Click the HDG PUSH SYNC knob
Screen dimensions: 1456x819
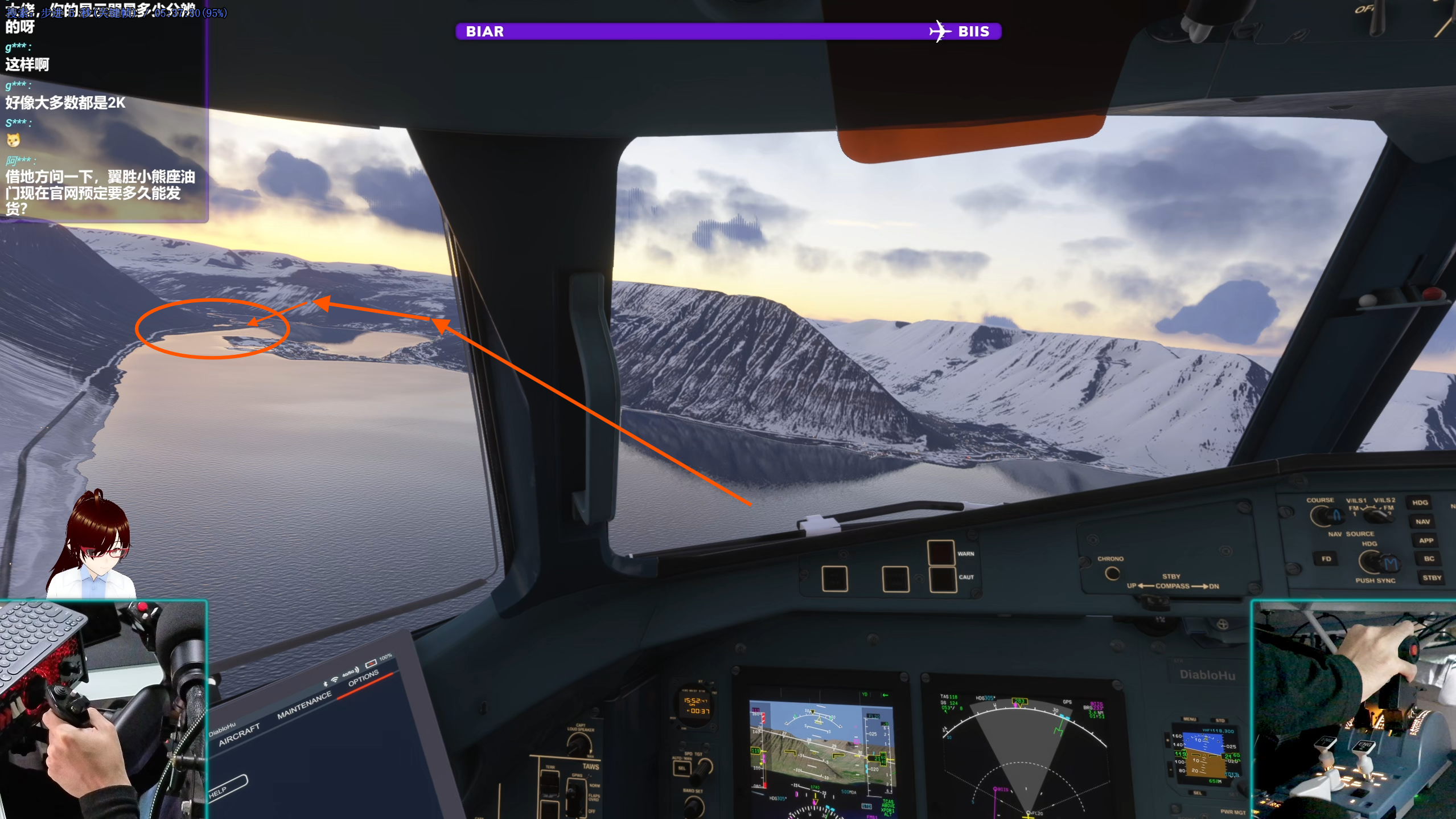[1372, 563]
